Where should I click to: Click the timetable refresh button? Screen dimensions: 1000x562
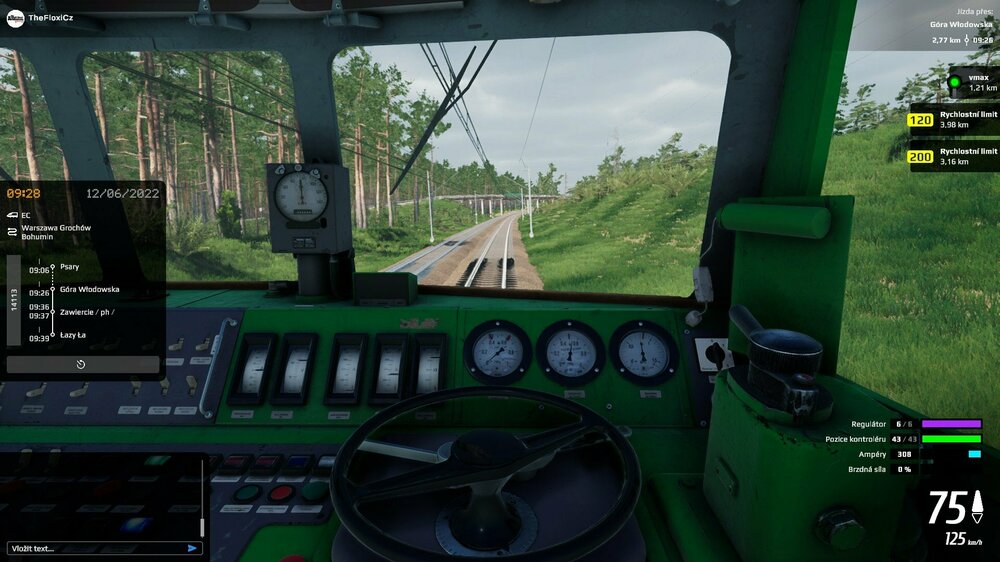(x=82, y=365)
